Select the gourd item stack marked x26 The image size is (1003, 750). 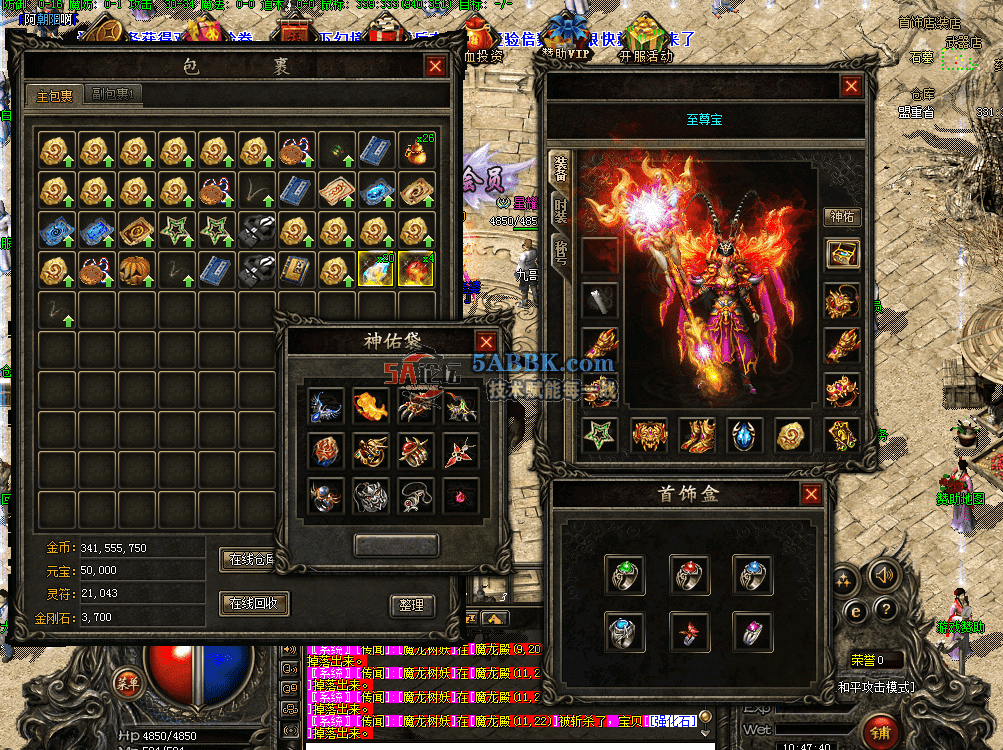coord(416,149)
